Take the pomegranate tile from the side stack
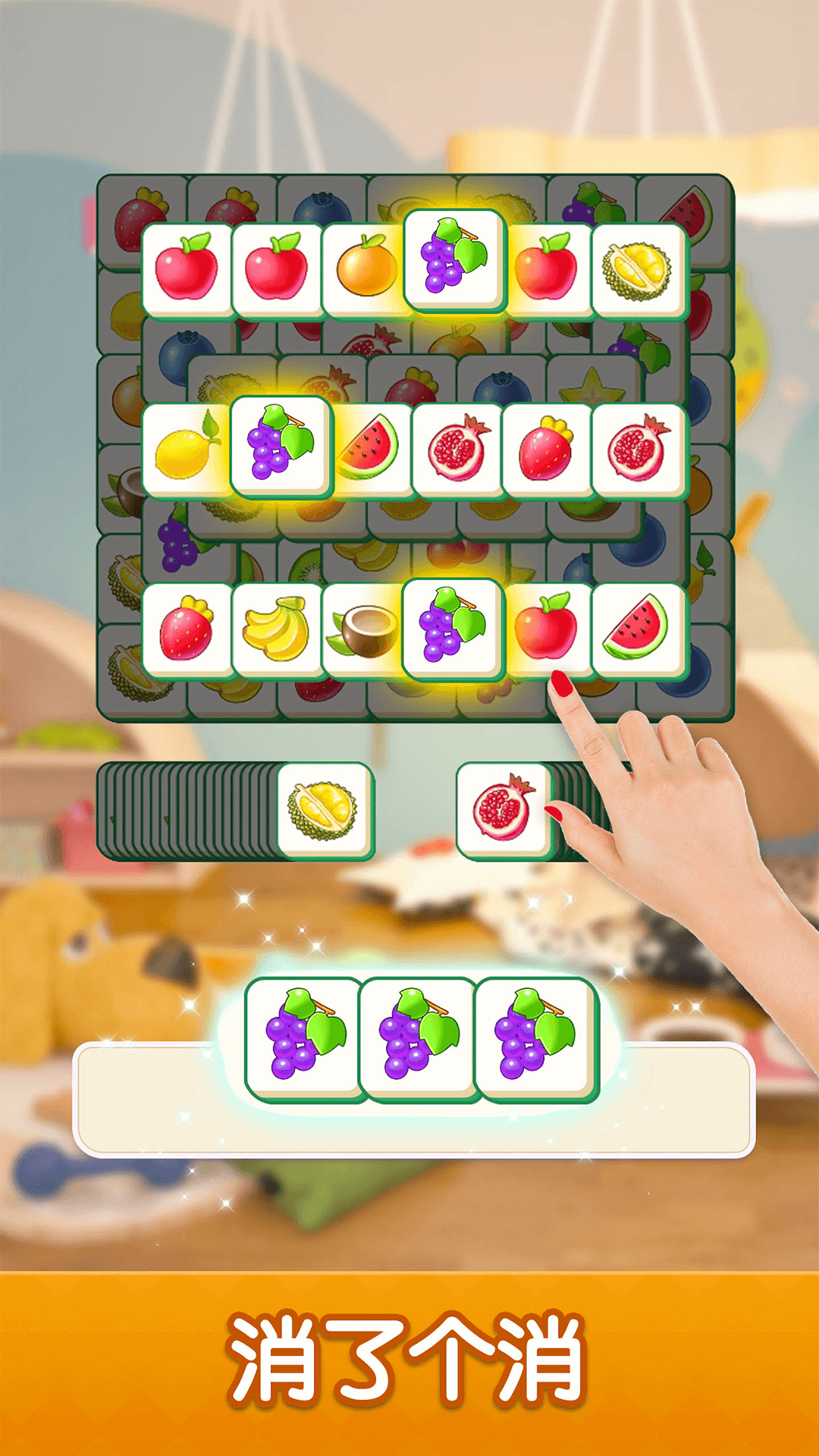The width and height of the screenshot is (819, 1456). tap(503, 810)
